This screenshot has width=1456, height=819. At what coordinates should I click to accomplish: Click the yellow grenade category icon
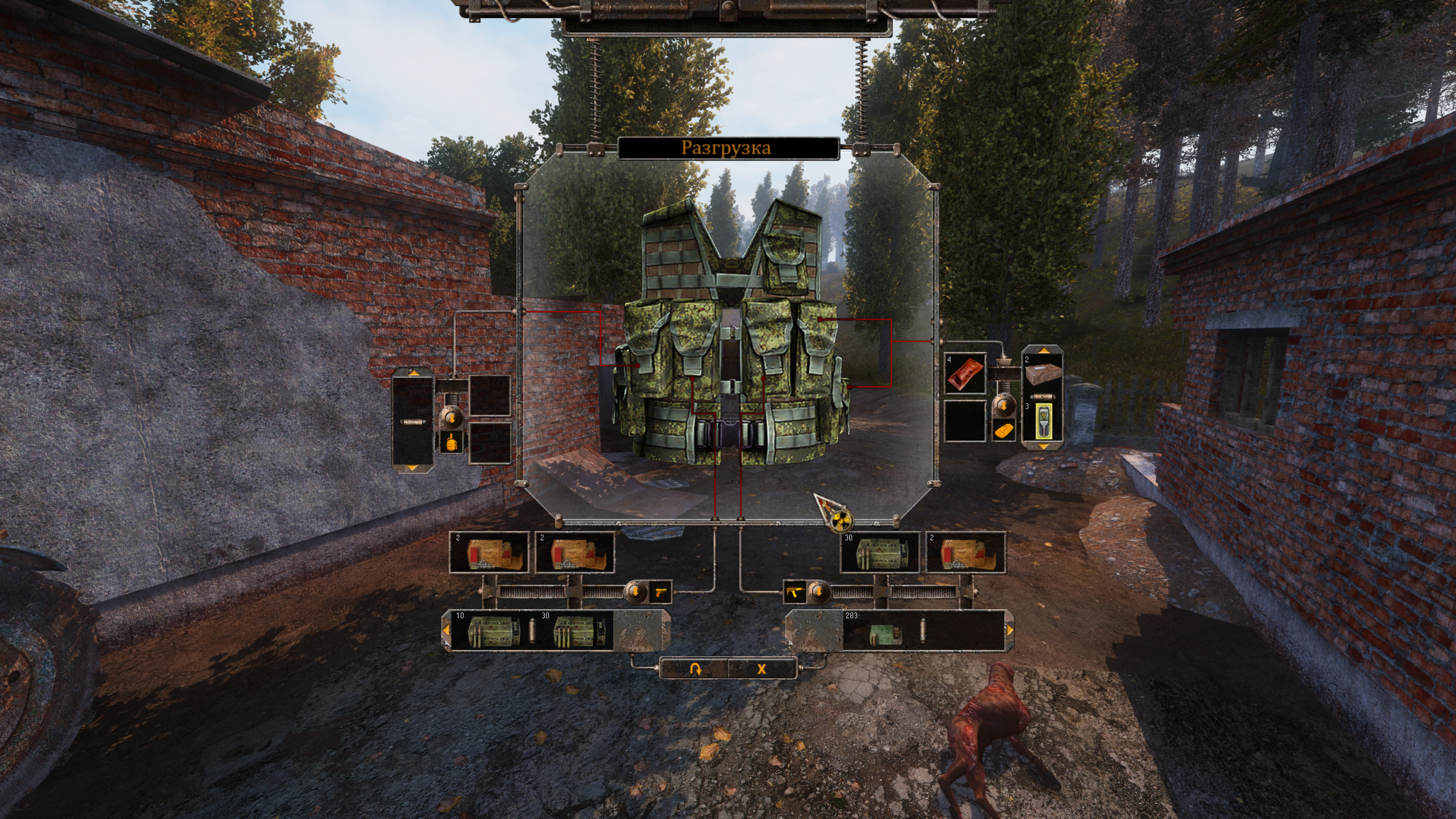452,442
